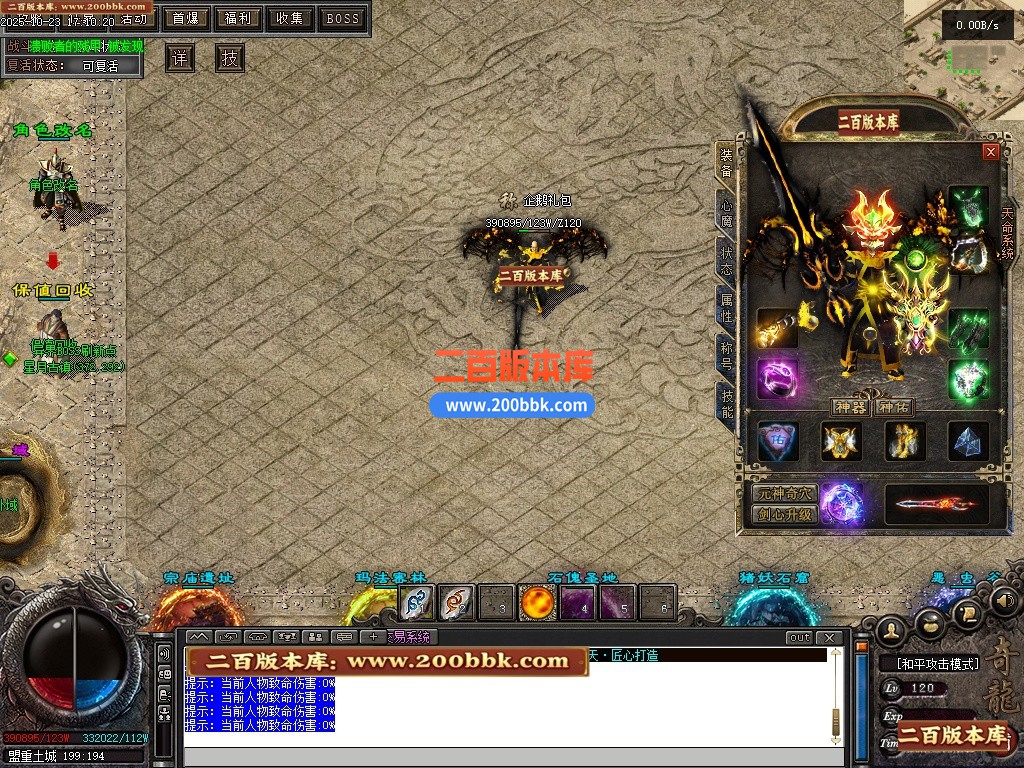
Task: Show the 属性 attributes tab
Action: [727, 304]
